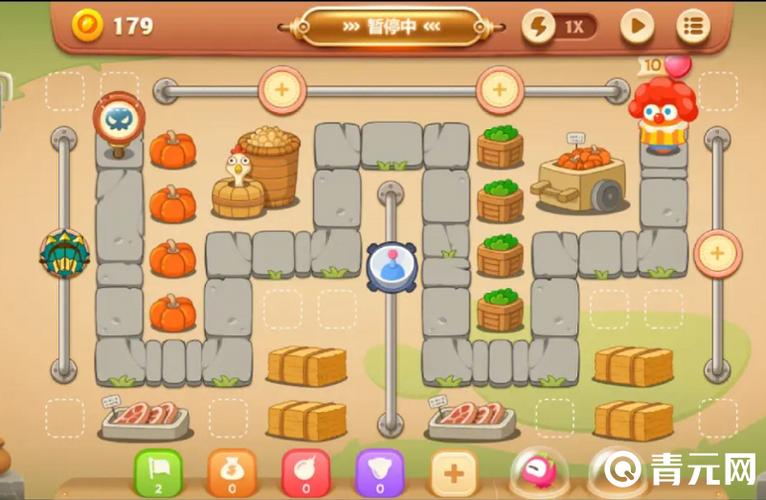Toggle the 1X lightning speed button
Screen dimensions: 766x500
[x=559, y=26]
